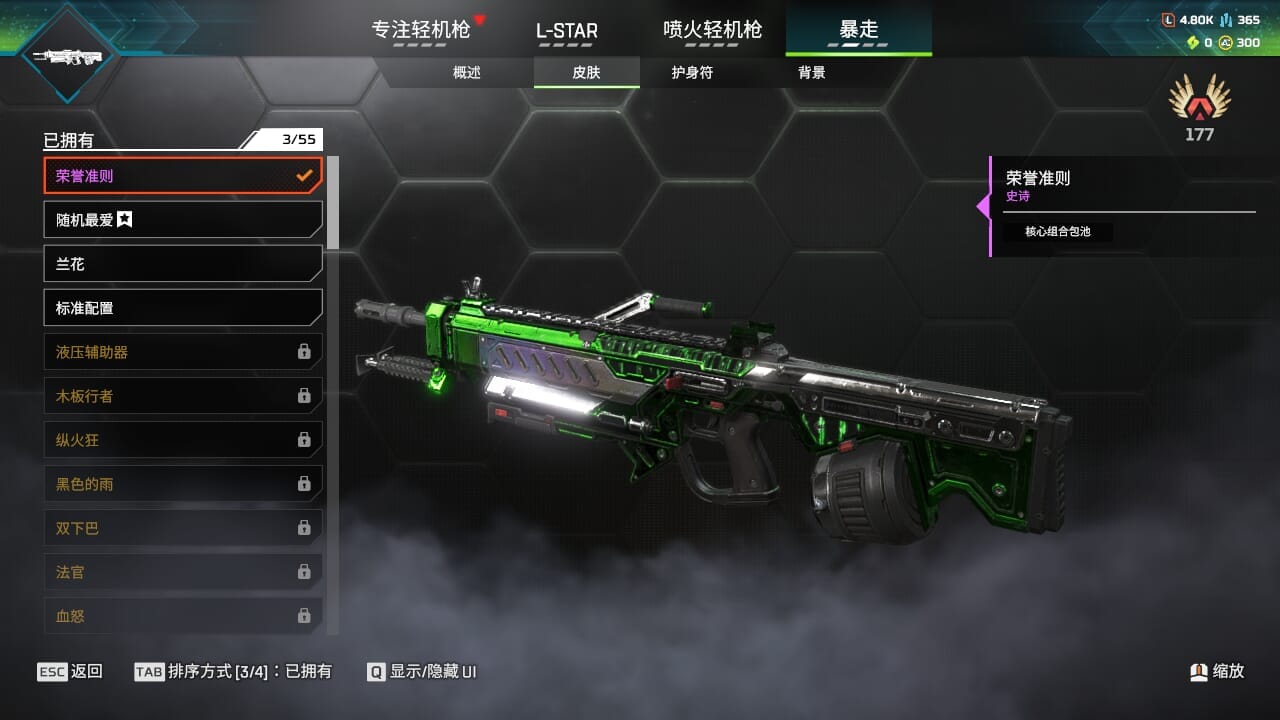Show the 护身符 sub-tab

coord(692,73)
